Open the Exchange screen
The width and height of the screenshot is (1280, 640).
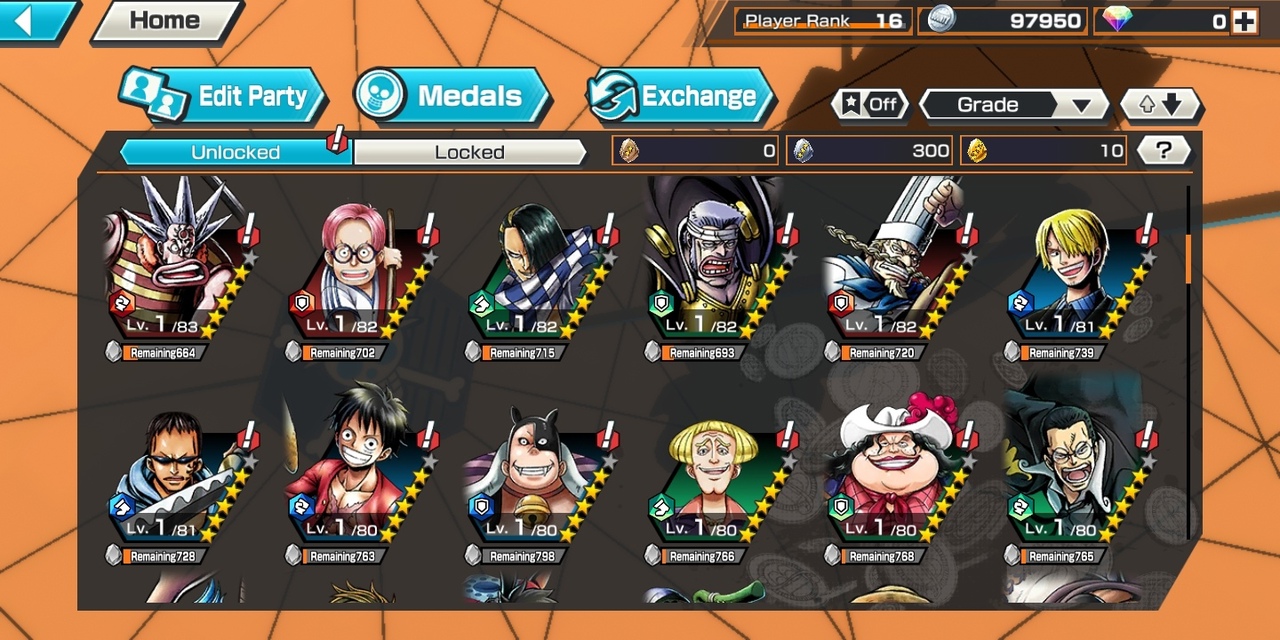[x=682, y=96]
